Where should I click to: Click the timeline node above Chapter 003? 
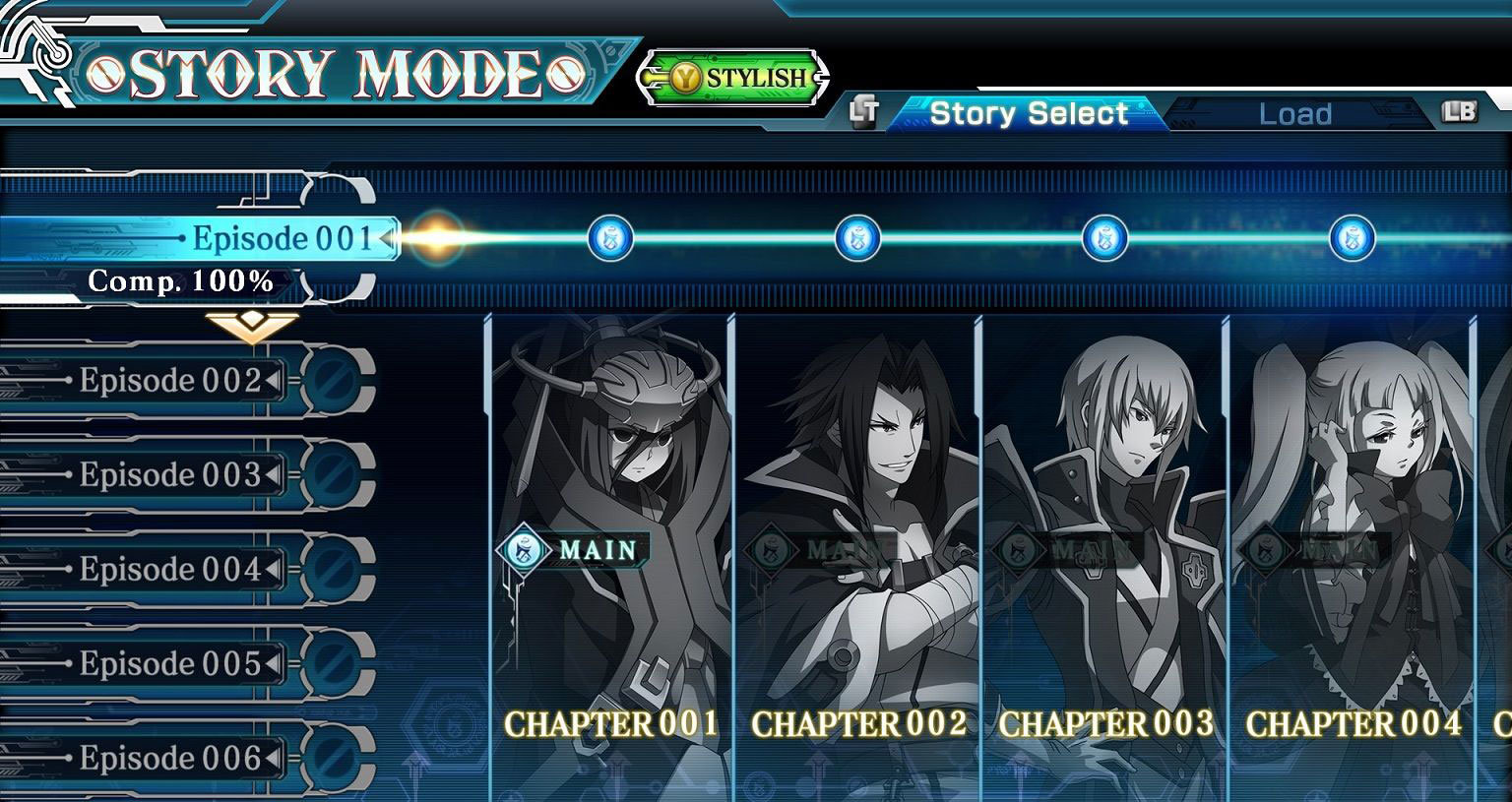pyautogui.click(x=1104, y=238)
